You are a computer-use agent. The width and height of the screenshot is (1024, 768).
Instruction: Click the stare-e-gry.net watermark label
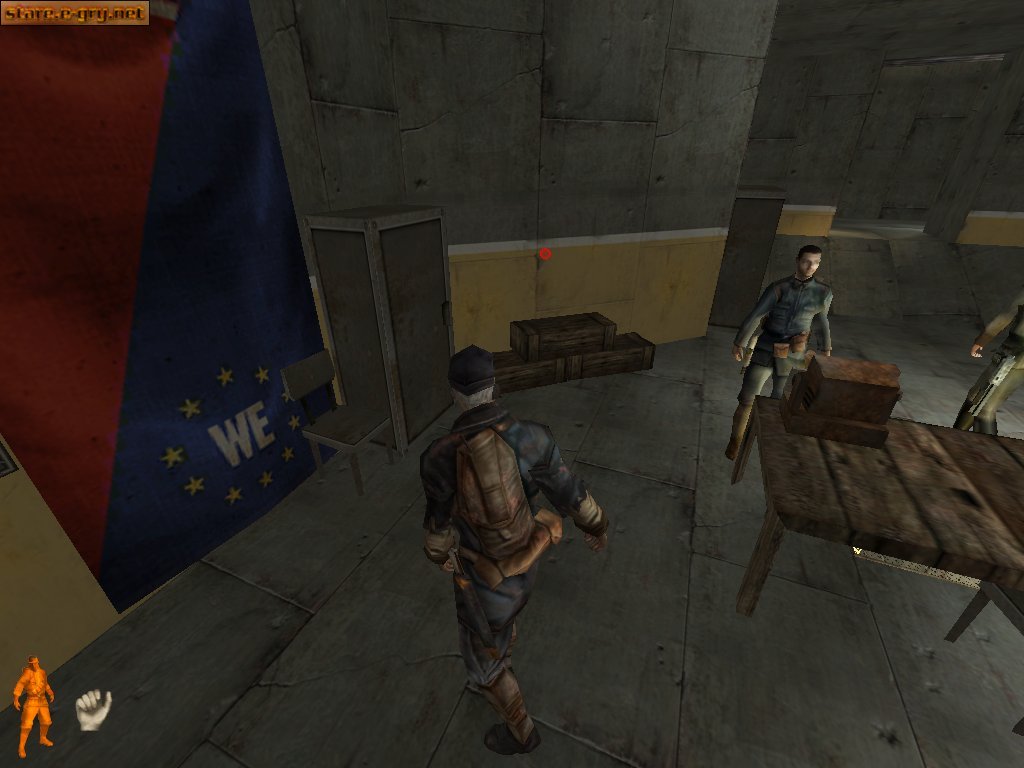[x=75, y=13]
